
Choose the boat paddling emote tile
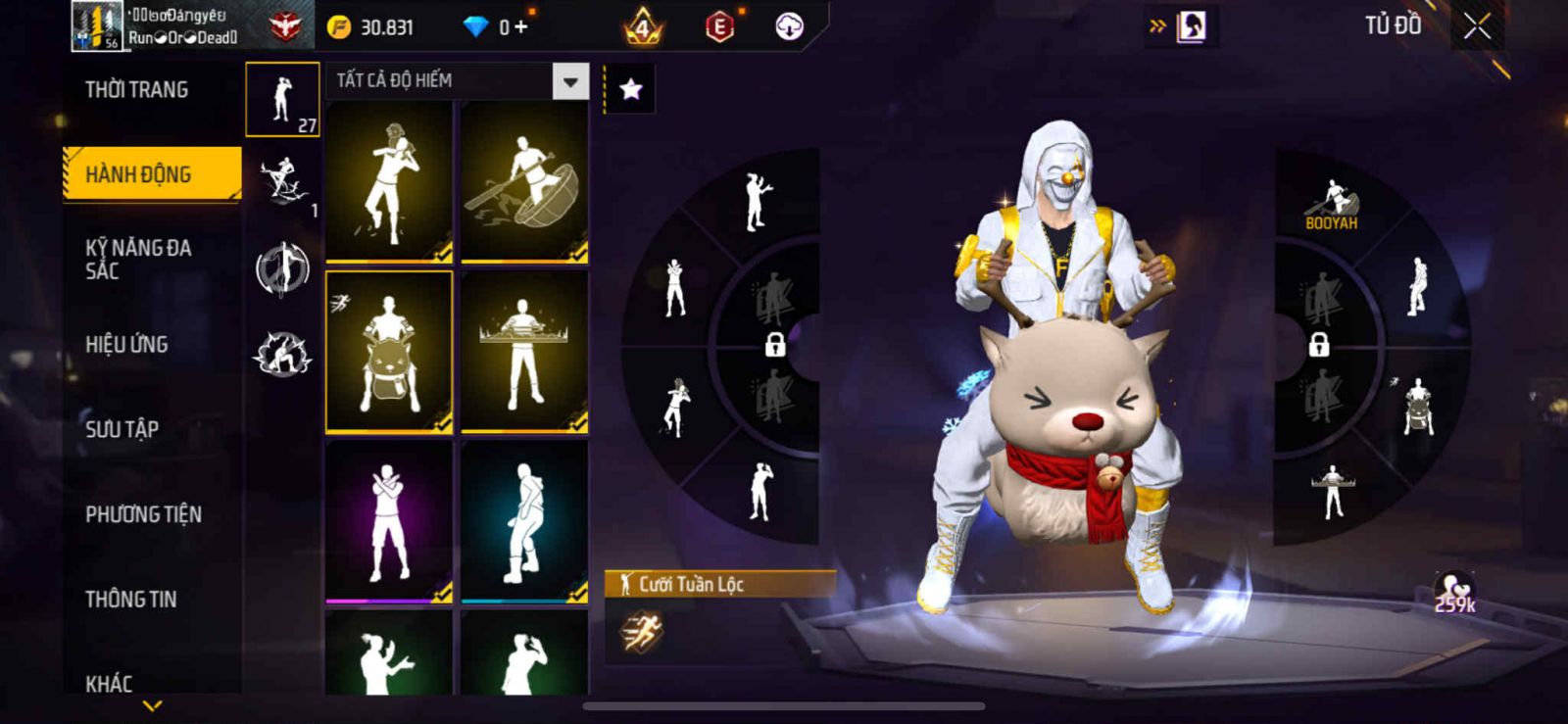(x=524, y=181)
